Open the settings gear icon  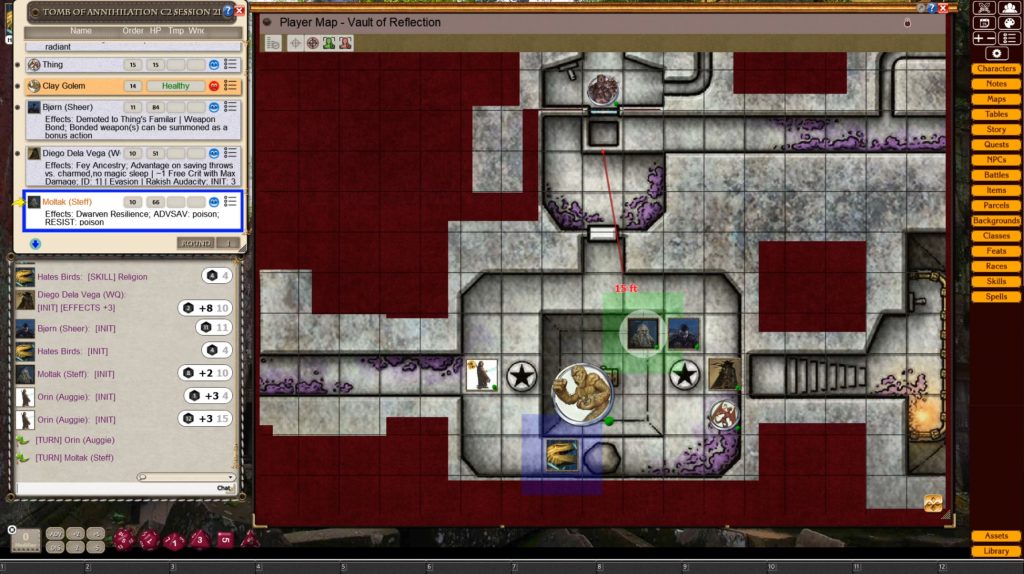click(996, 53)
